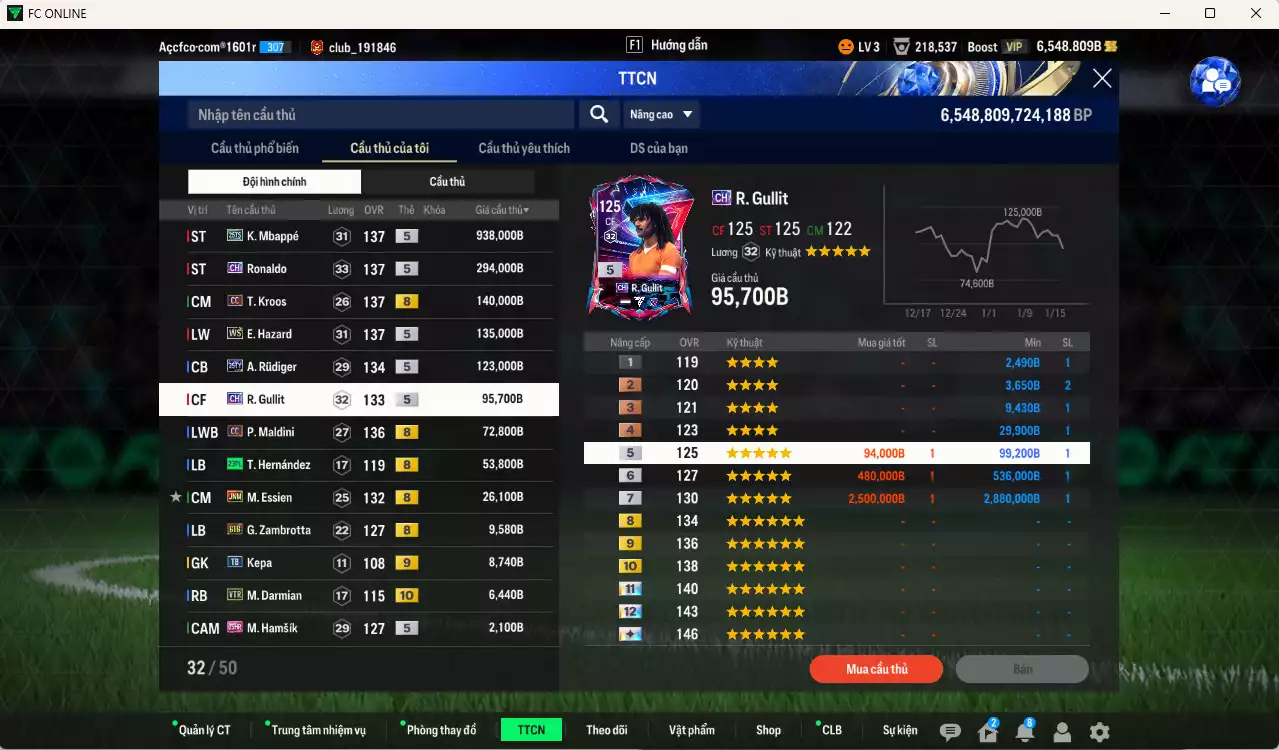Click the player name search field
The image size is (1279, 750).
[380, 115]
